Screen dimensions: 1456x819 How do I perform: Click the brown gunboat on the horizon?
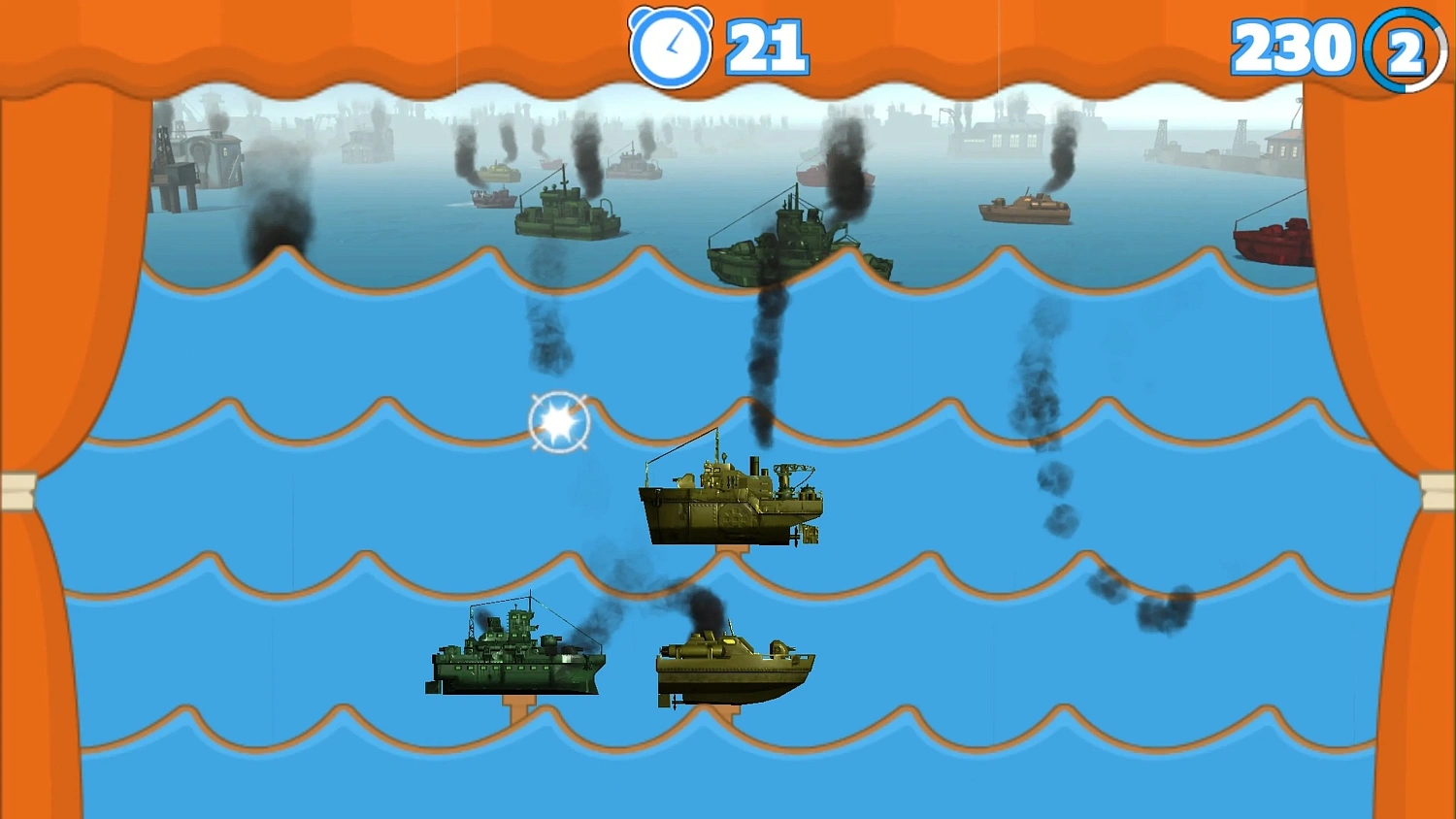pyautogui.click(x=1024, y=207)
